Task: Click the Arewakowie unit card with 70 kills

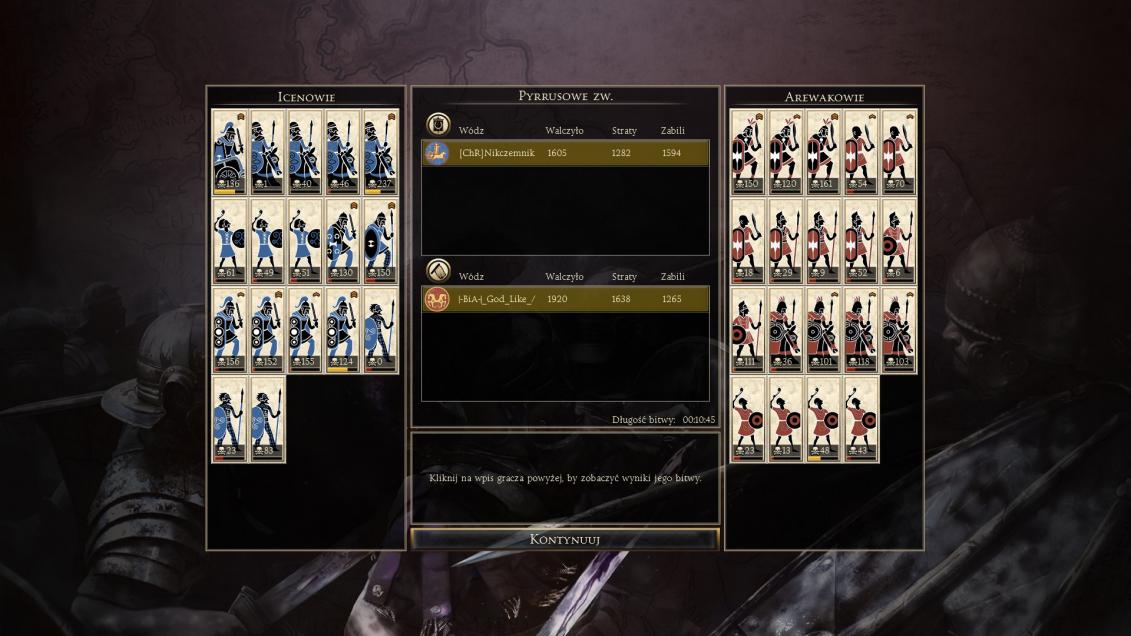Action: [899, 151]
